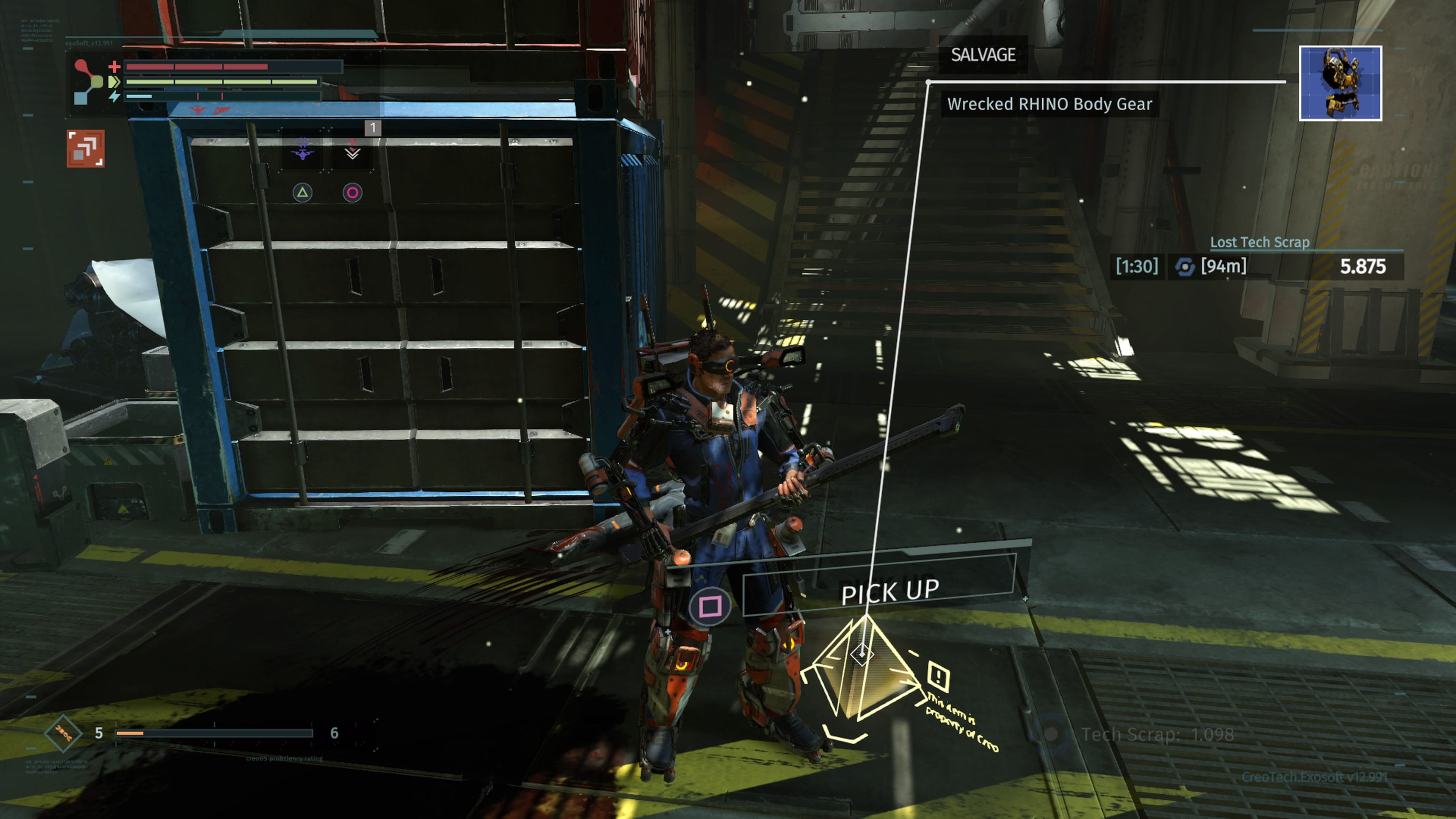
Task: Select the Wrecked RHINO Body Gear label
Action: pos(1049,105)
